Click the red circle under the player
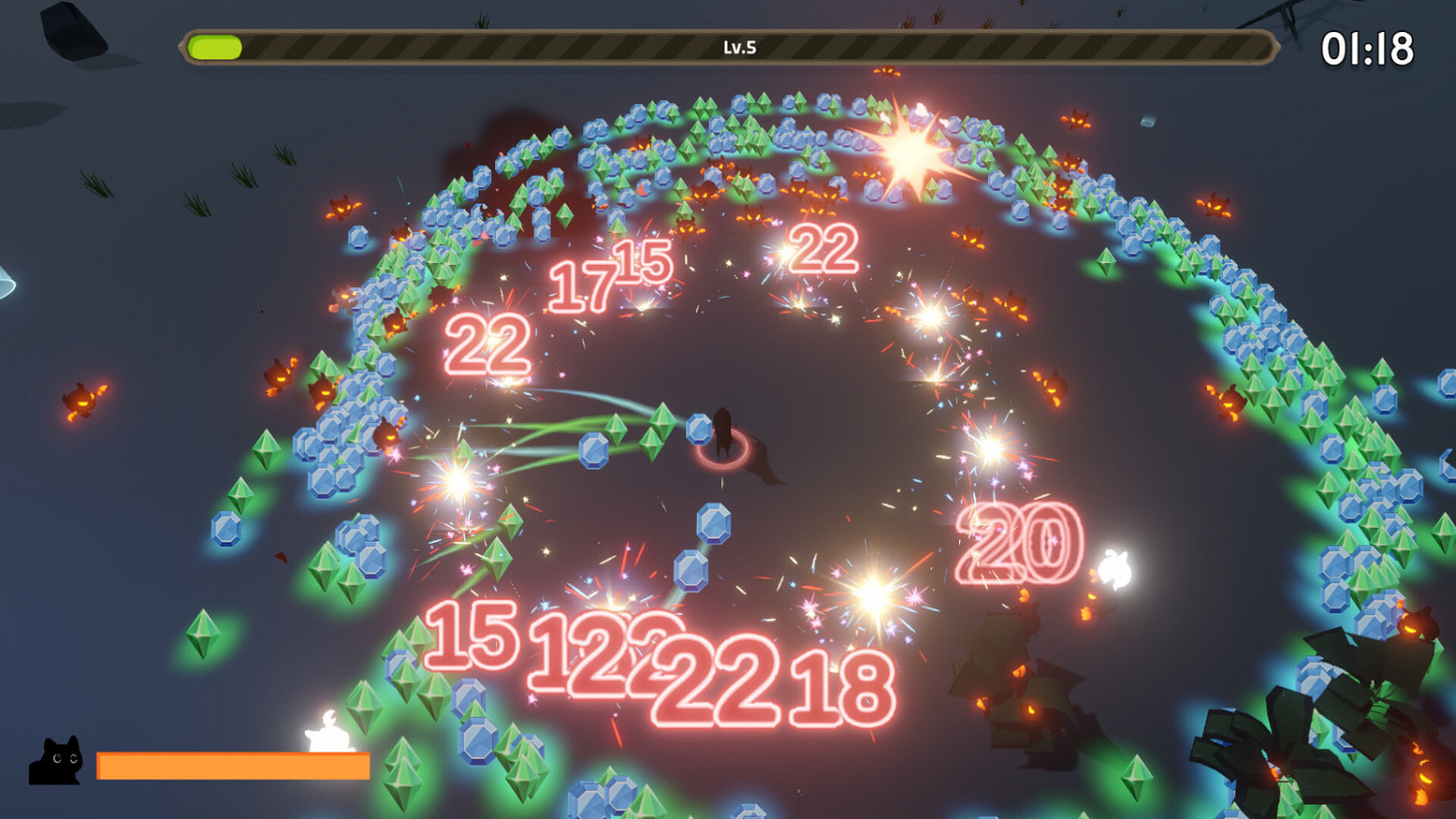The height and width of the screenshot is (819, 1456). 723,451
